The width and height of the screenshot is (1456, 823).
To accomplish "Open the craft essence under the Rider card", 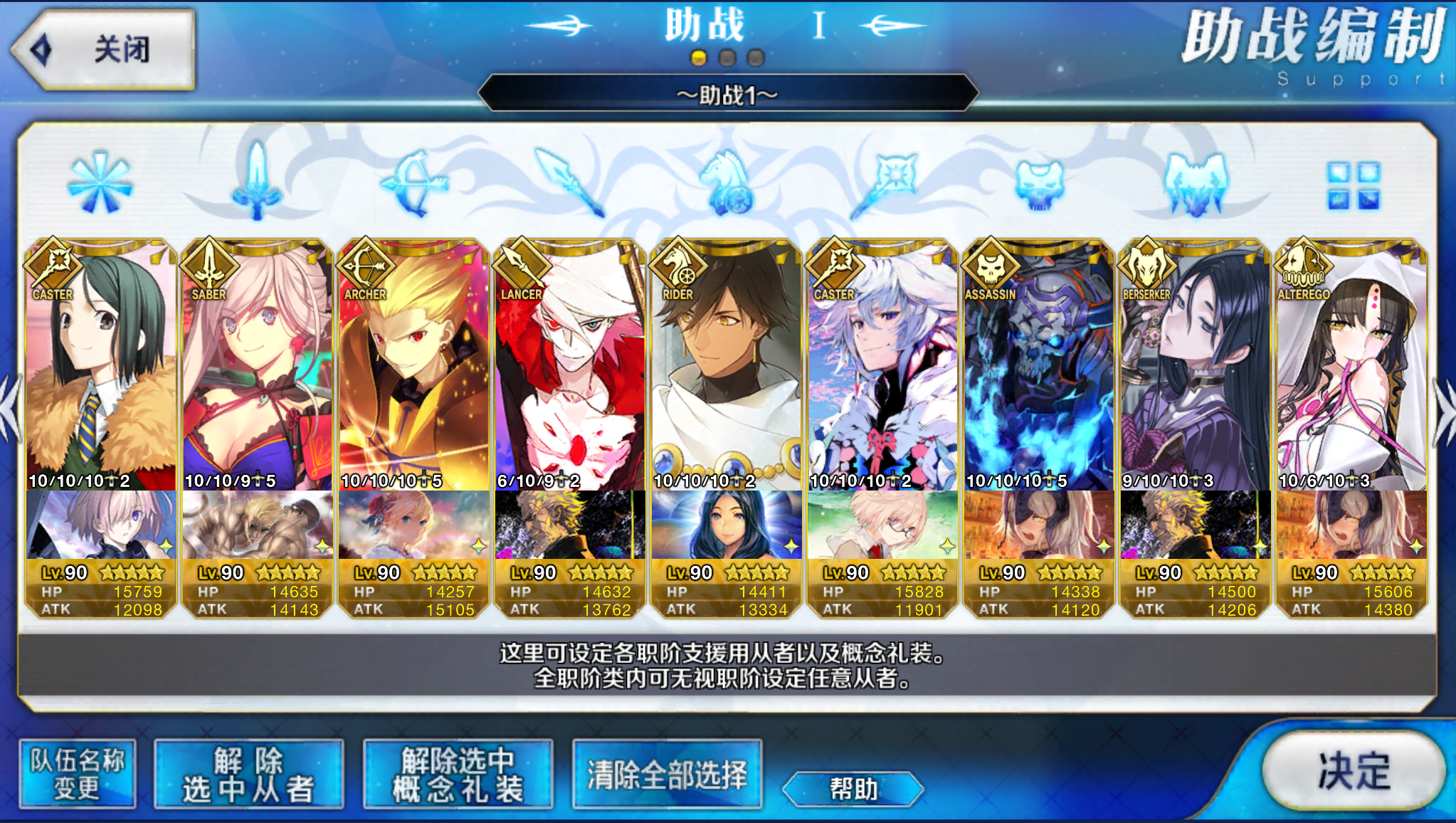I will (726, 525).
